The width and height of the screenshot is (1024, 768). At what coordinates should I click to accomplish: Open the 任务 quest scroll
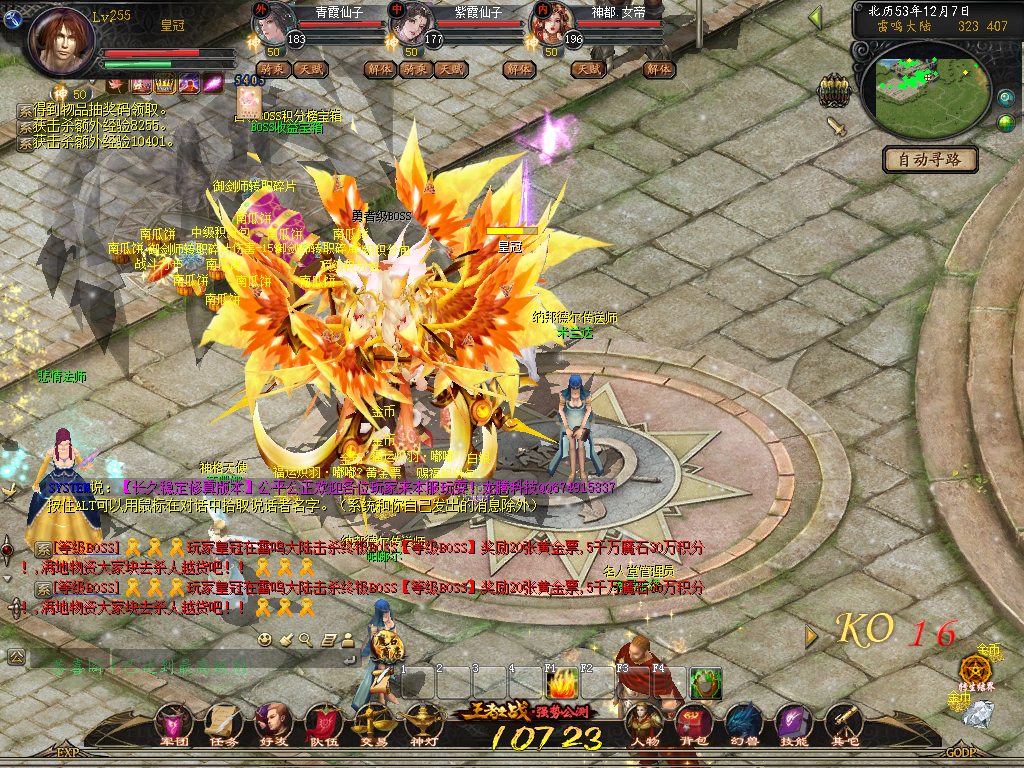tap(222, 722)
